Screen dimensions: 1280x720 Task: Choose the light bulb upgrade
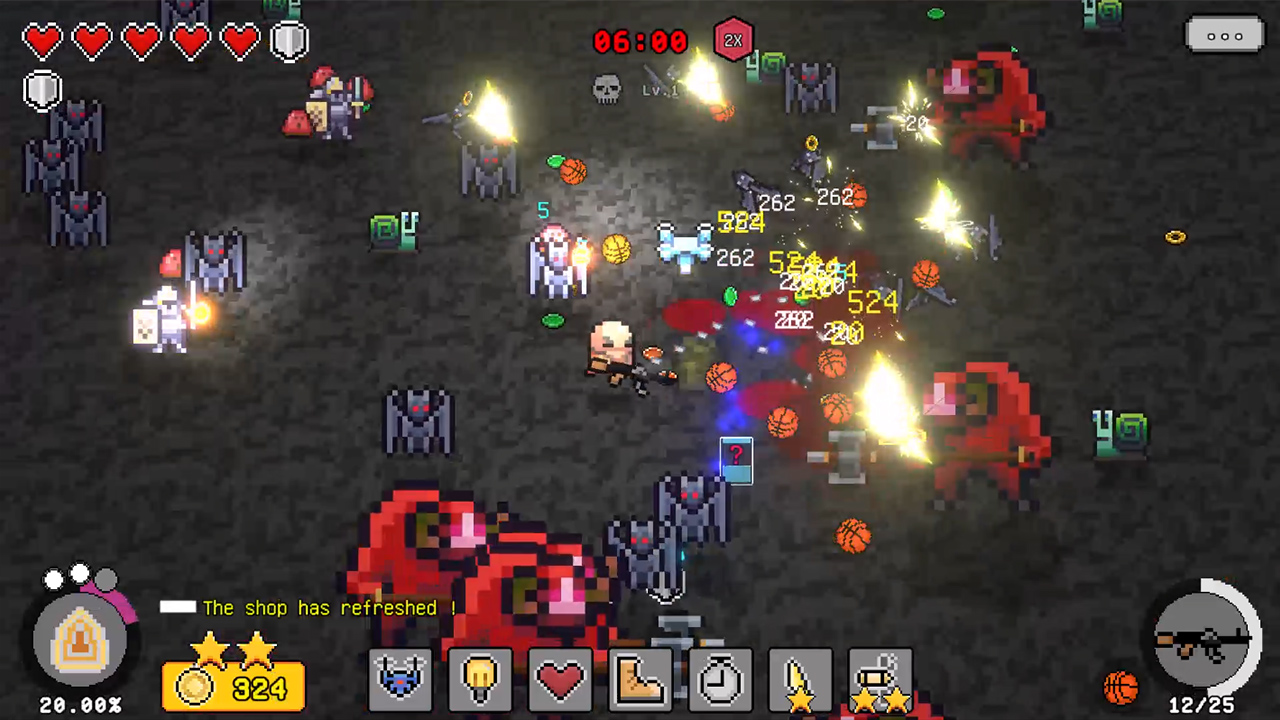[x=480, y=680]
